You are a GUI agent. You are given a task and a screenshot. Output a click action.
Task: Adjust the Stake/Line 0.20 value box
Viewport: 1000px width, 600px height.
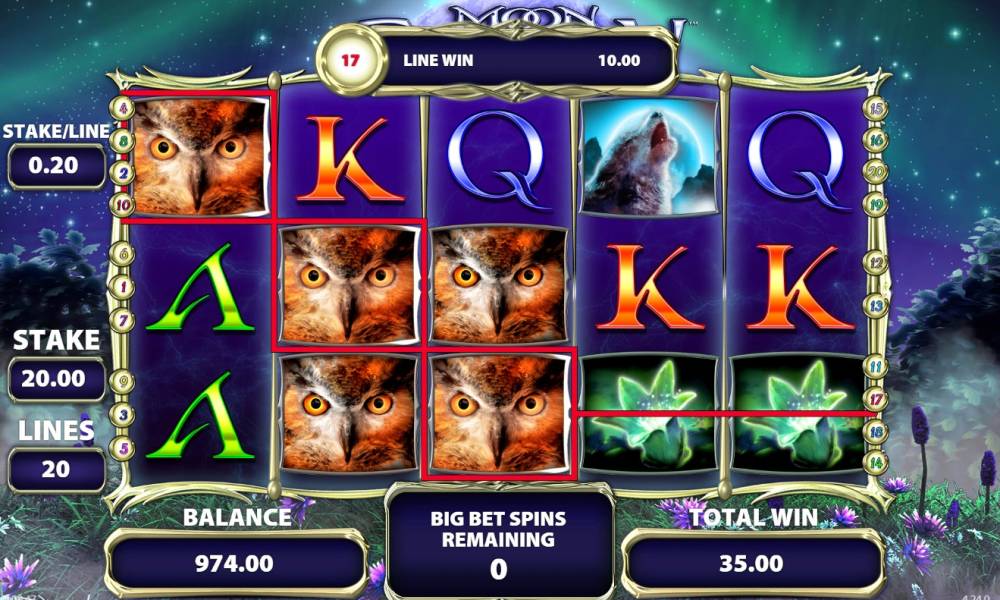pos(56,166)
